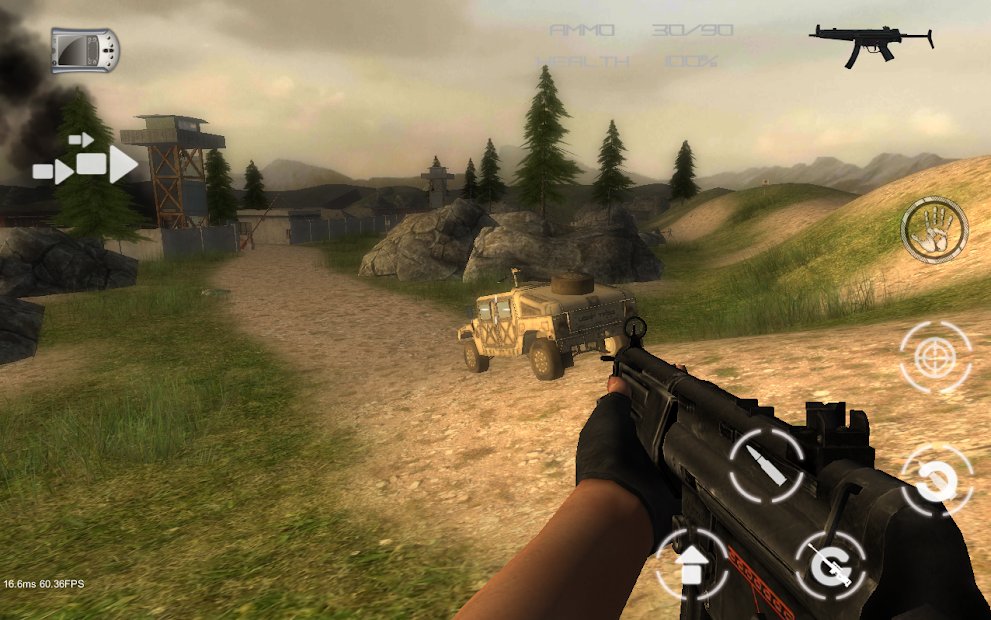Fire using the bullet button
Viewport: 991px width, 620px height.
point(767,465)
